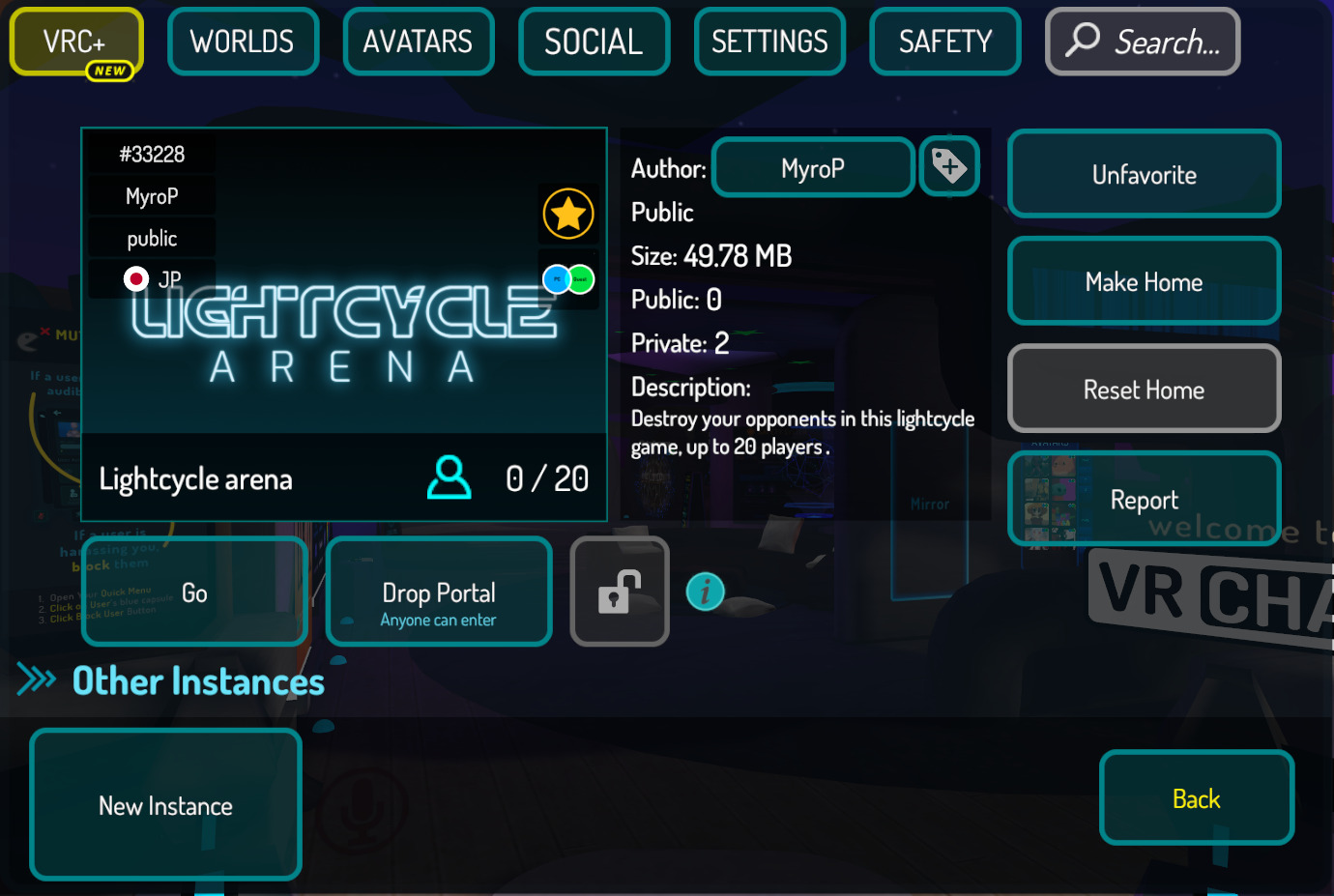Click the NEW badge on the VRC+ tab
The width and height of the screenshot is (1334, 896).
(x=109, y=70)
